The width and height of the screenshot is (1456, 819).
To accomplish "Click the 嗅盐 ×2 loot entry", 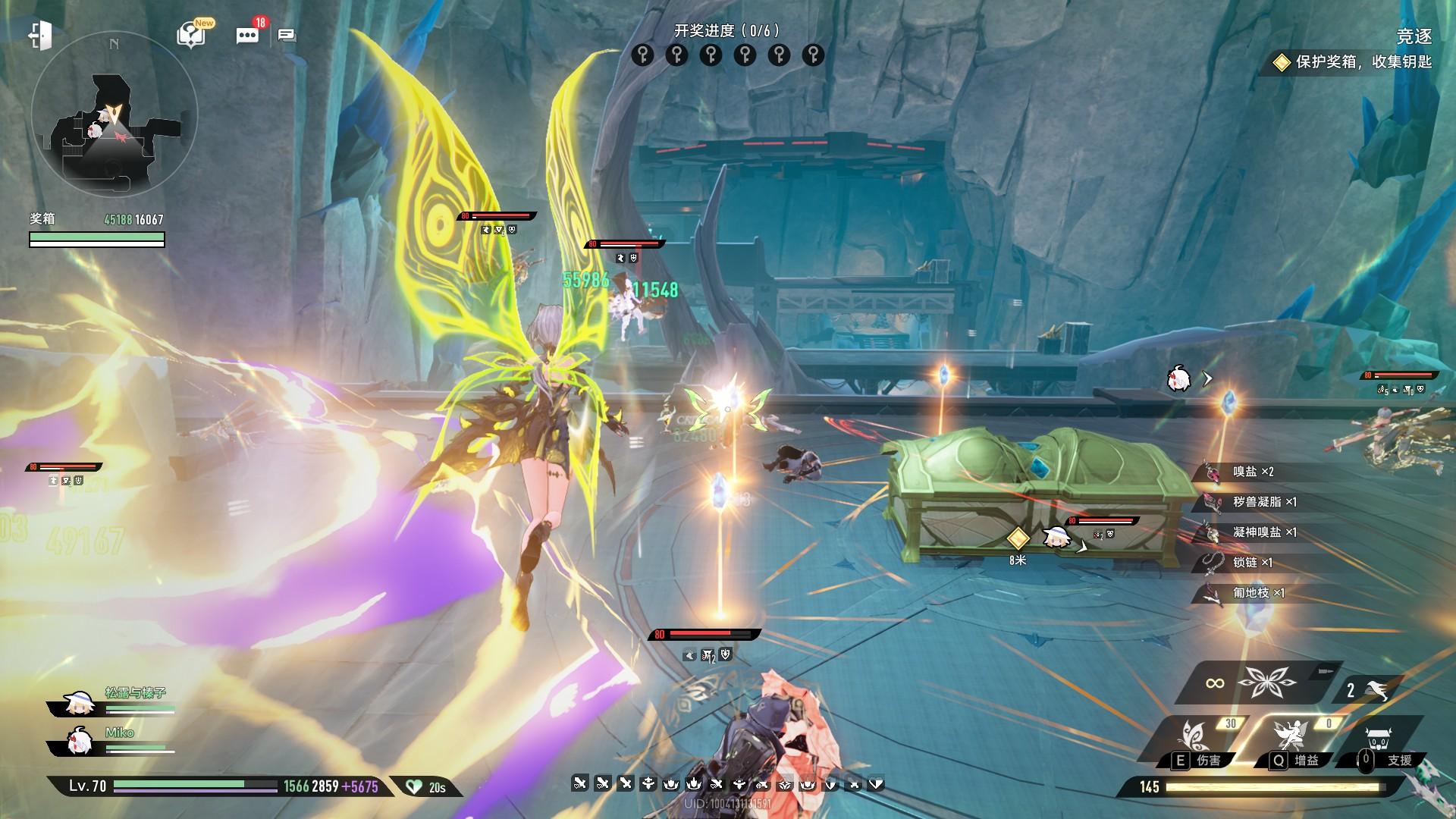I will coord(1252,472).
